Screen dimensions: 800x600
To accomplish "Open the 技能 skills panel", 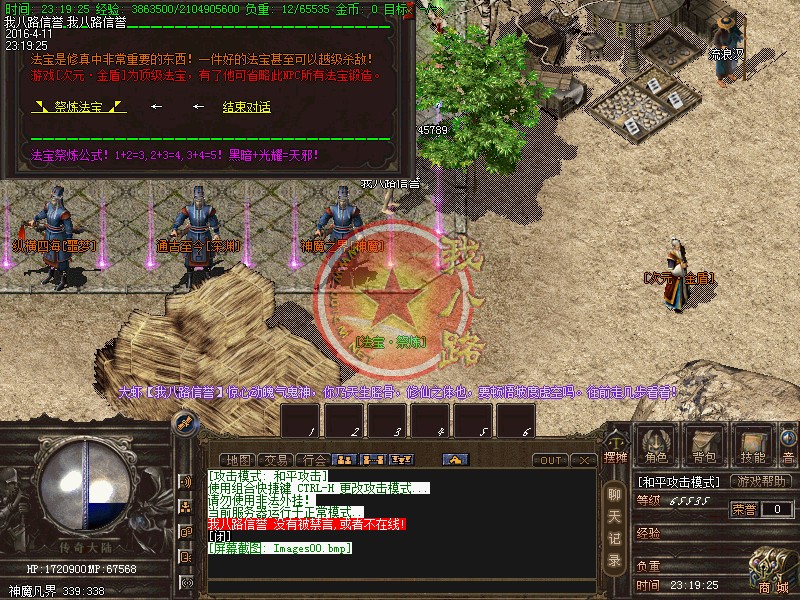I will (752, 446).
